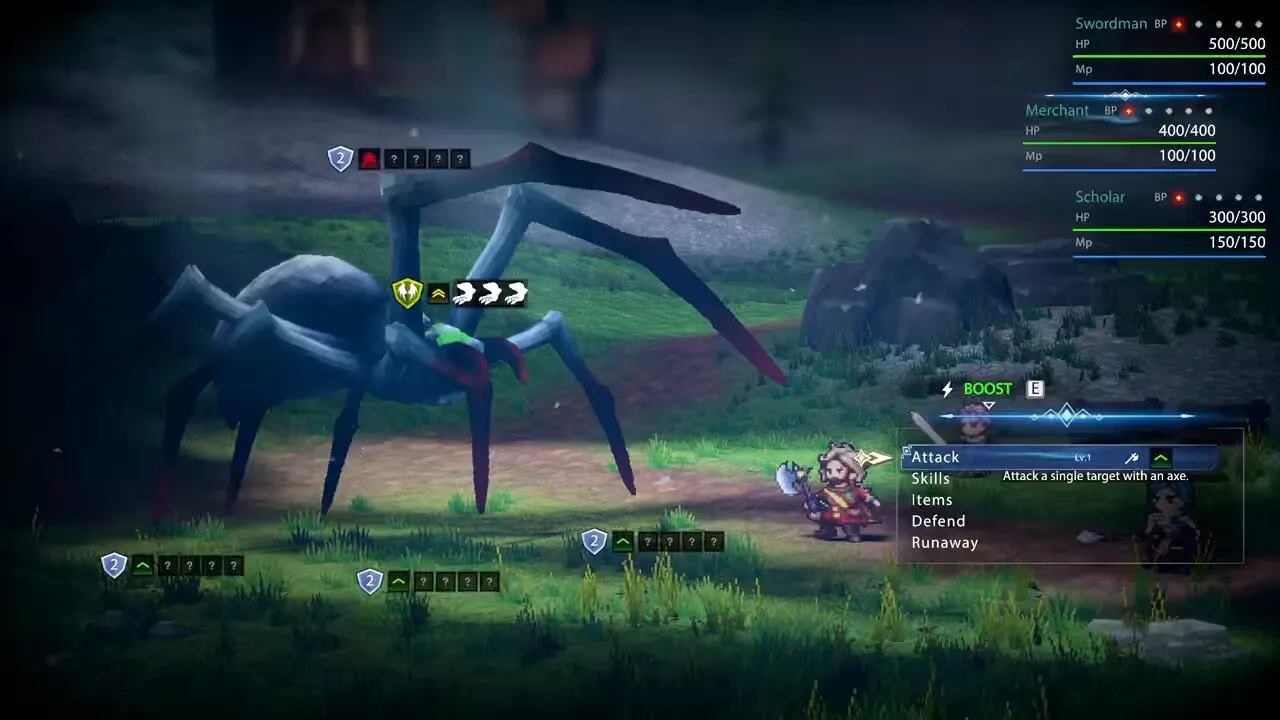Viewport: 1280px width, 720px height.
Task: Click the spider's red revealed weakness icon
Action: point(370,159)
